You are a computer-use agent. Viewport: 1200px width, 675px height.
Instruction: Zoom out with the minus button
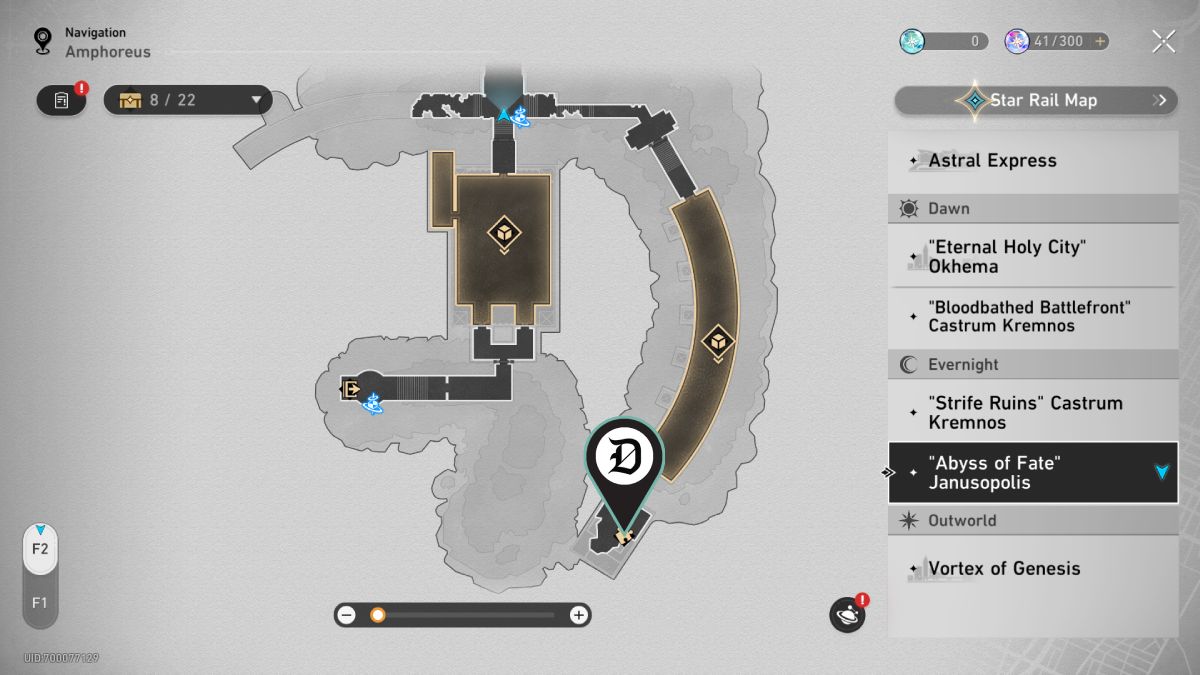[346, 615]
